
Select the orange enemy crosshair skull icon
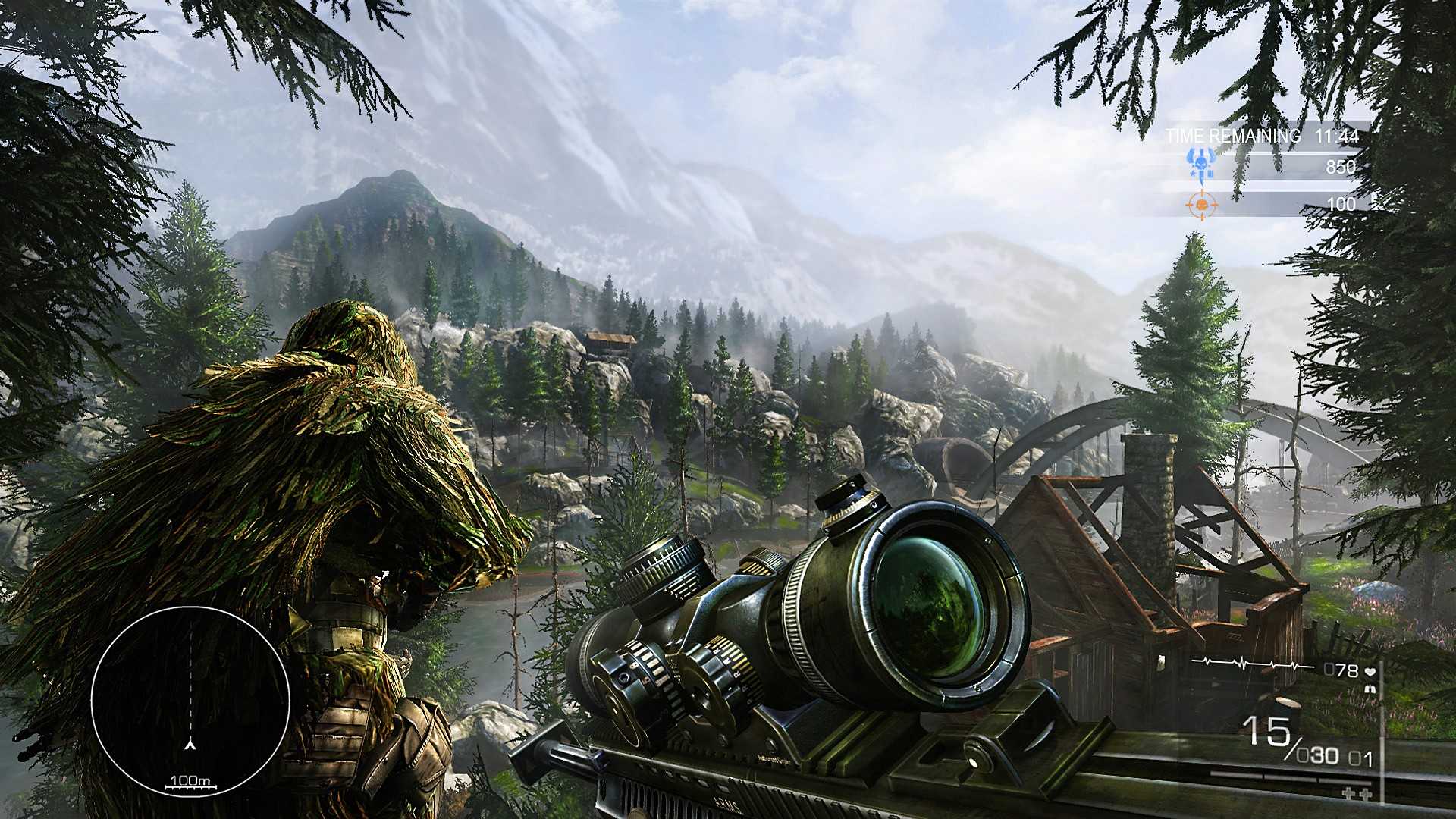pyautogui.click(x=1202, y=205)
